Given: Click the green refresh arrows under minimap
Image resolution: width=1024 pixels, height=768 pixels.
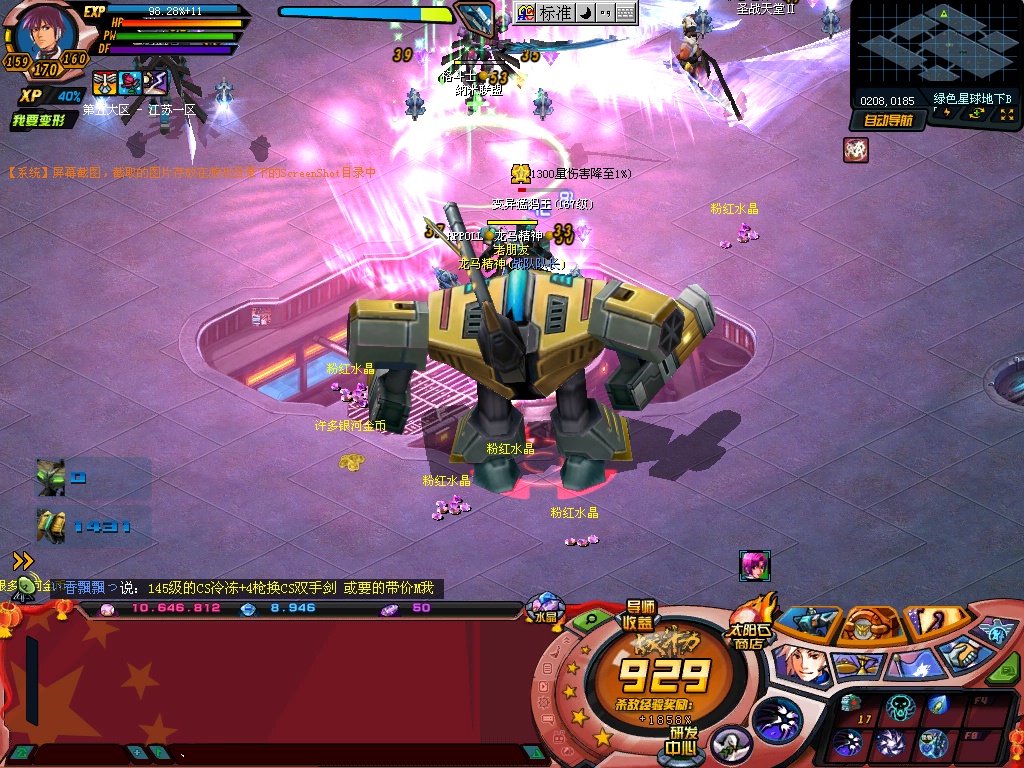Looking at the screenshot, I should pos(977,114).
